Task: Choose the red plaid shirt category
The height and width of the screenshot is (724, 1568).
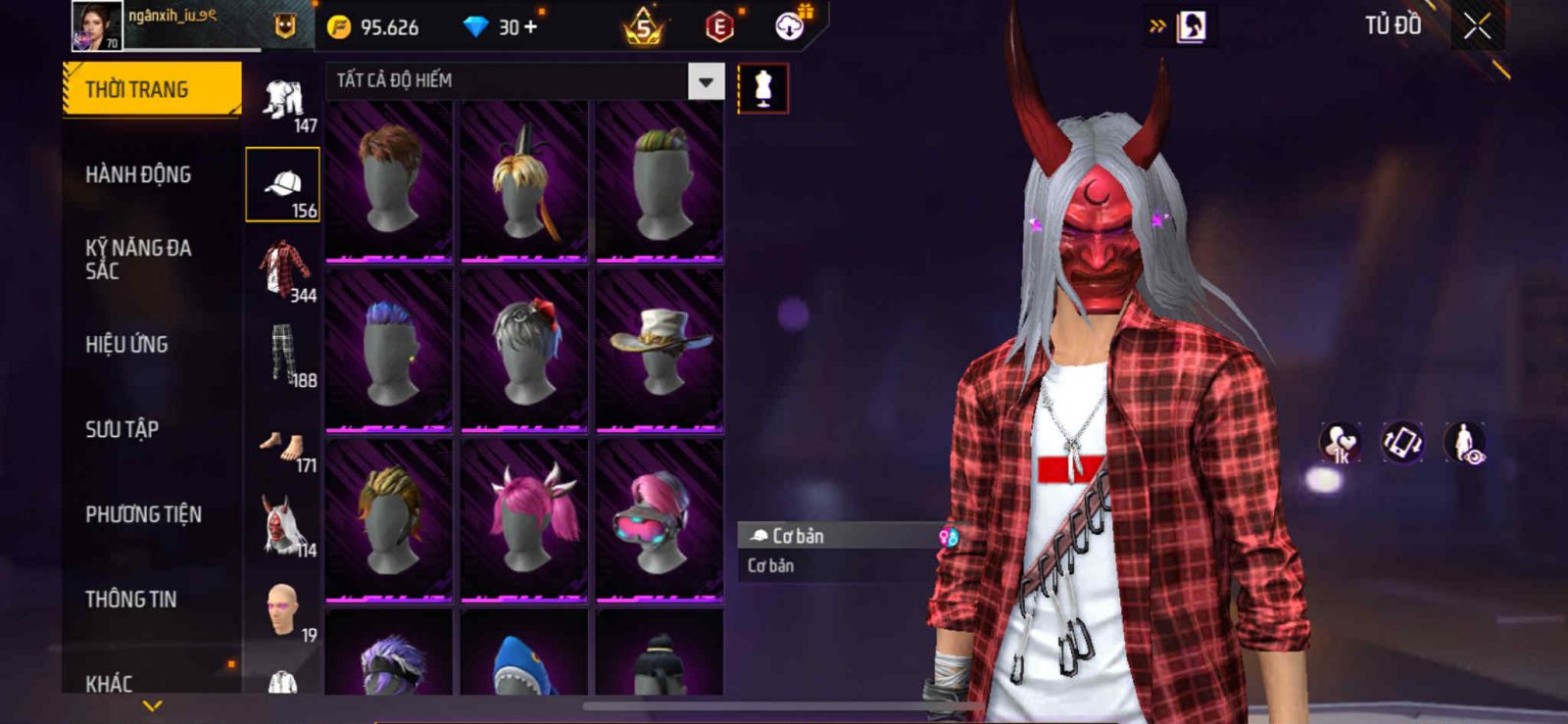Action: coord(282,269)
